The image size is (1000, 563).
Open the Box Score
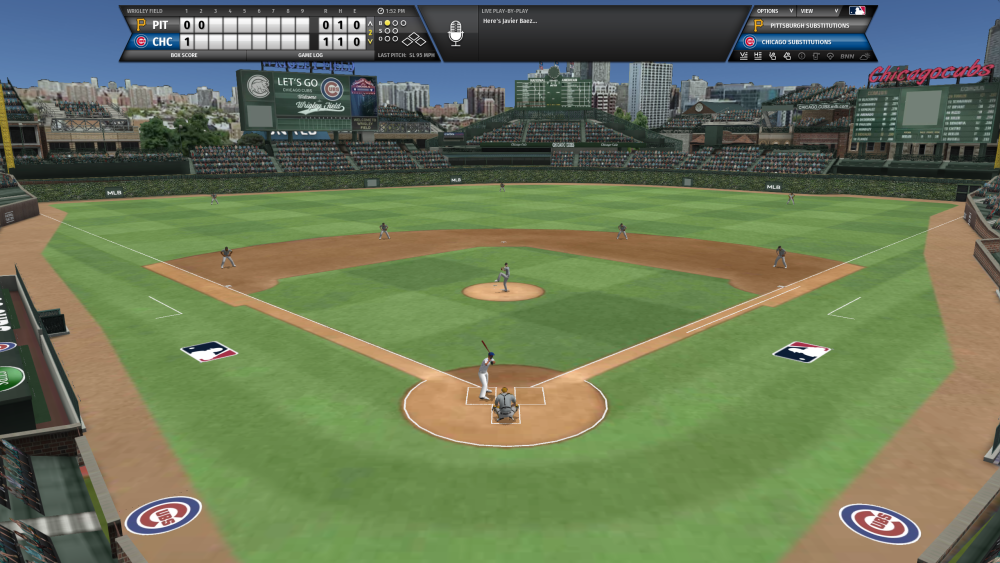pos(182,55)
